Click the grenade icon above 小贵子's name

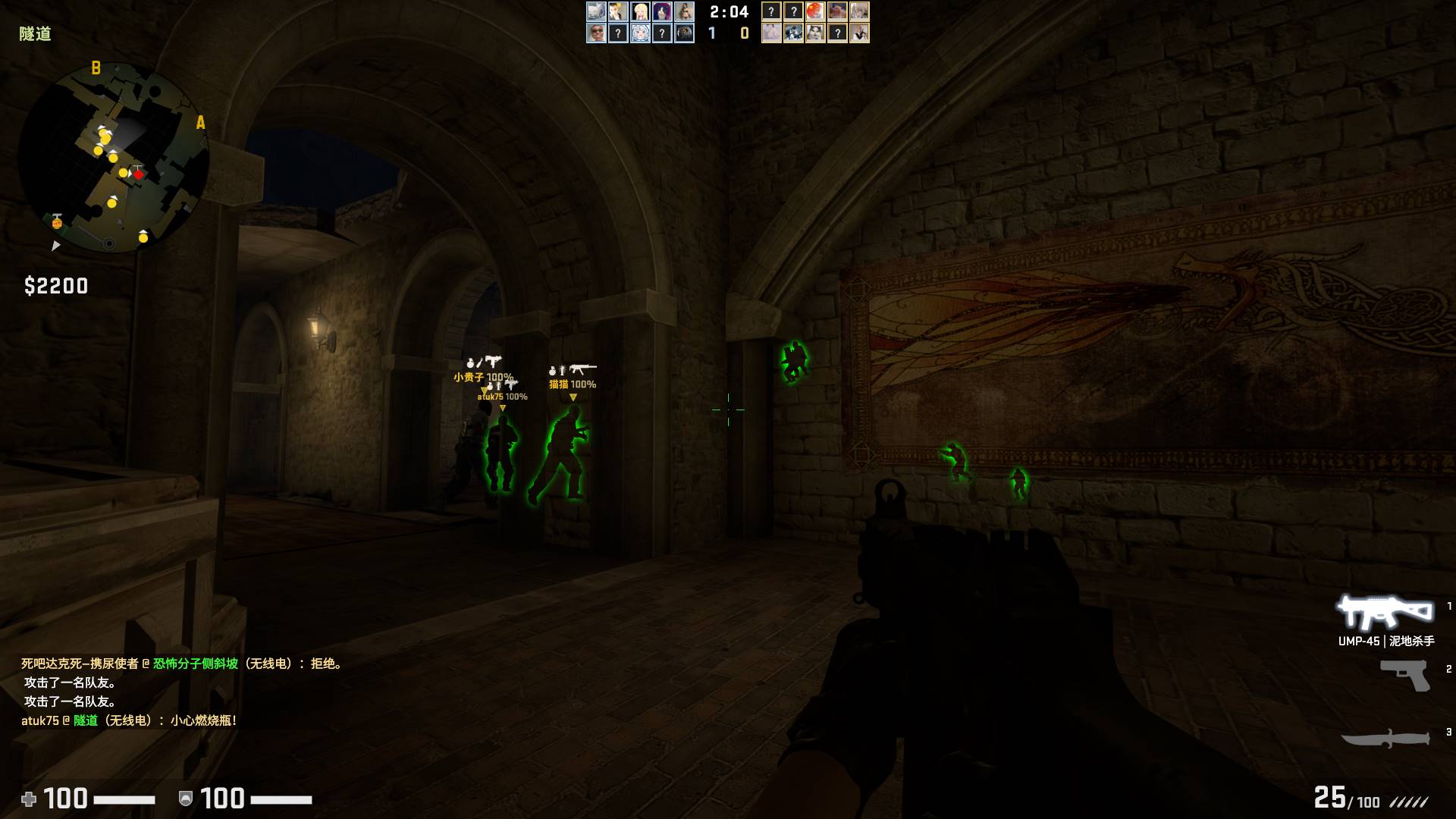(469, 365)
